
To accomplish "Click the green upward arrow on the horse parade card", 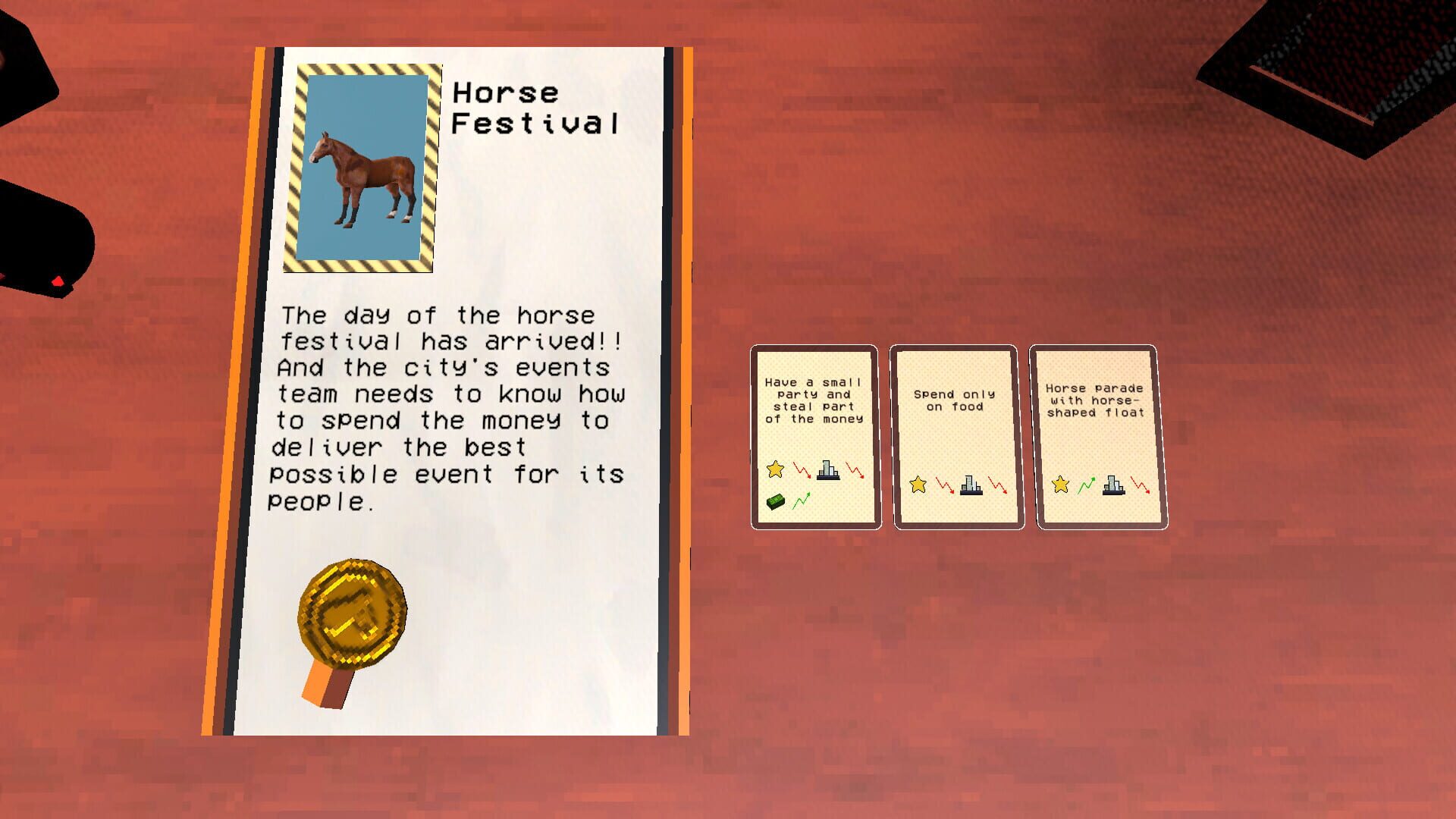I will [1087, 485].
